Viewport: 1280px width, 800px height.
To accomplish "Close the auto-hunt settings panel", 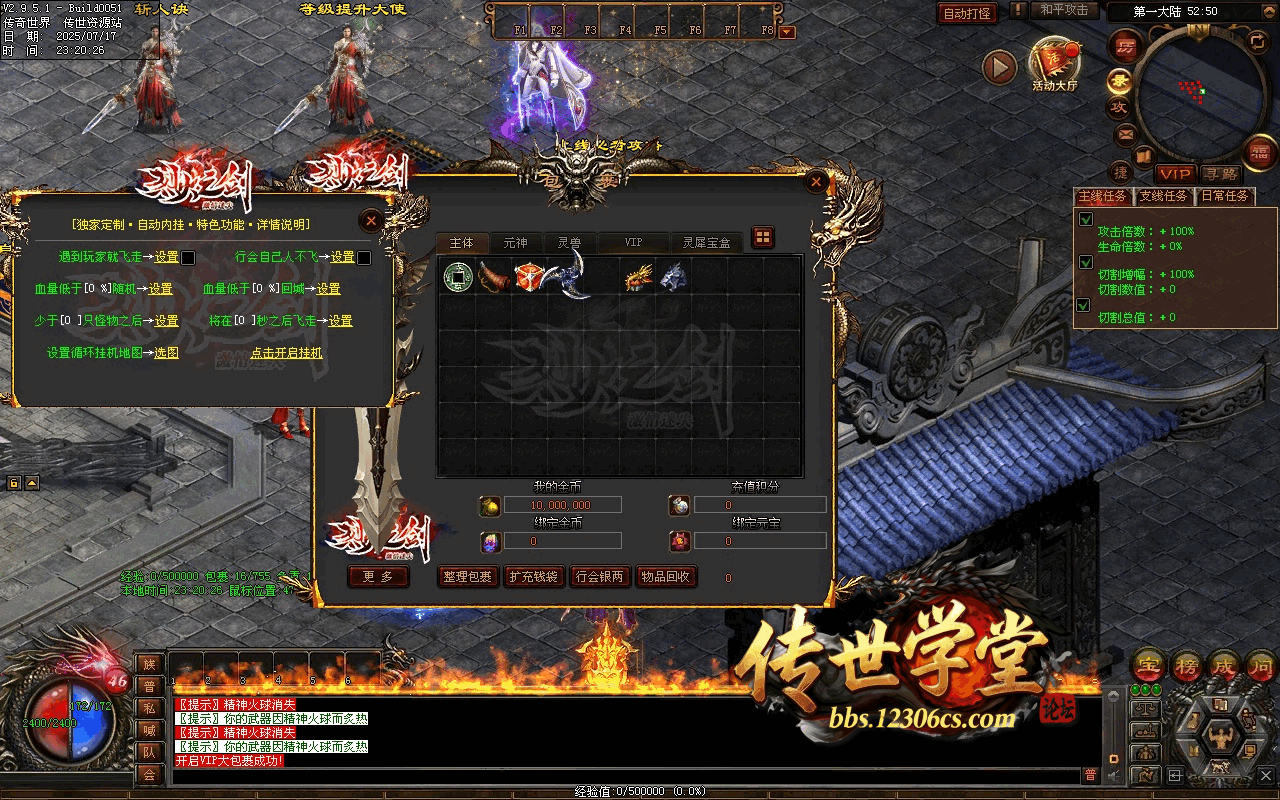I will click(371, 220).
